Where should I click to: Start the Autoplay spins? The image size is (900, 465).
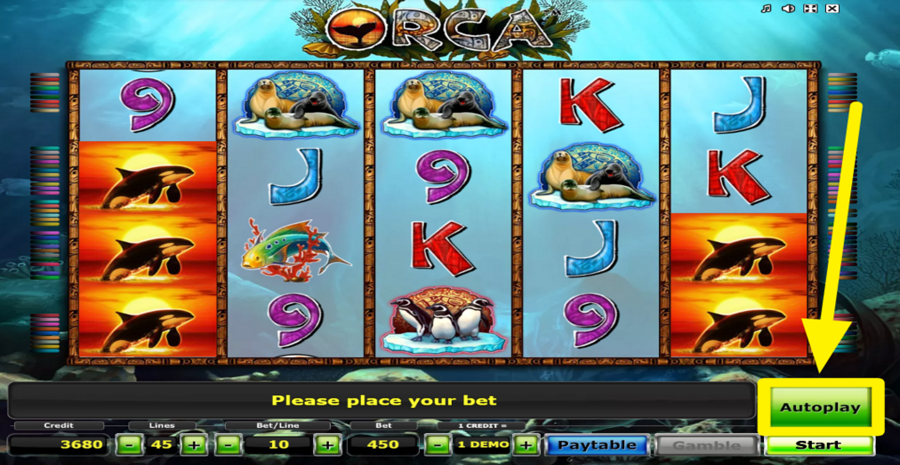(x=820, y=407)
